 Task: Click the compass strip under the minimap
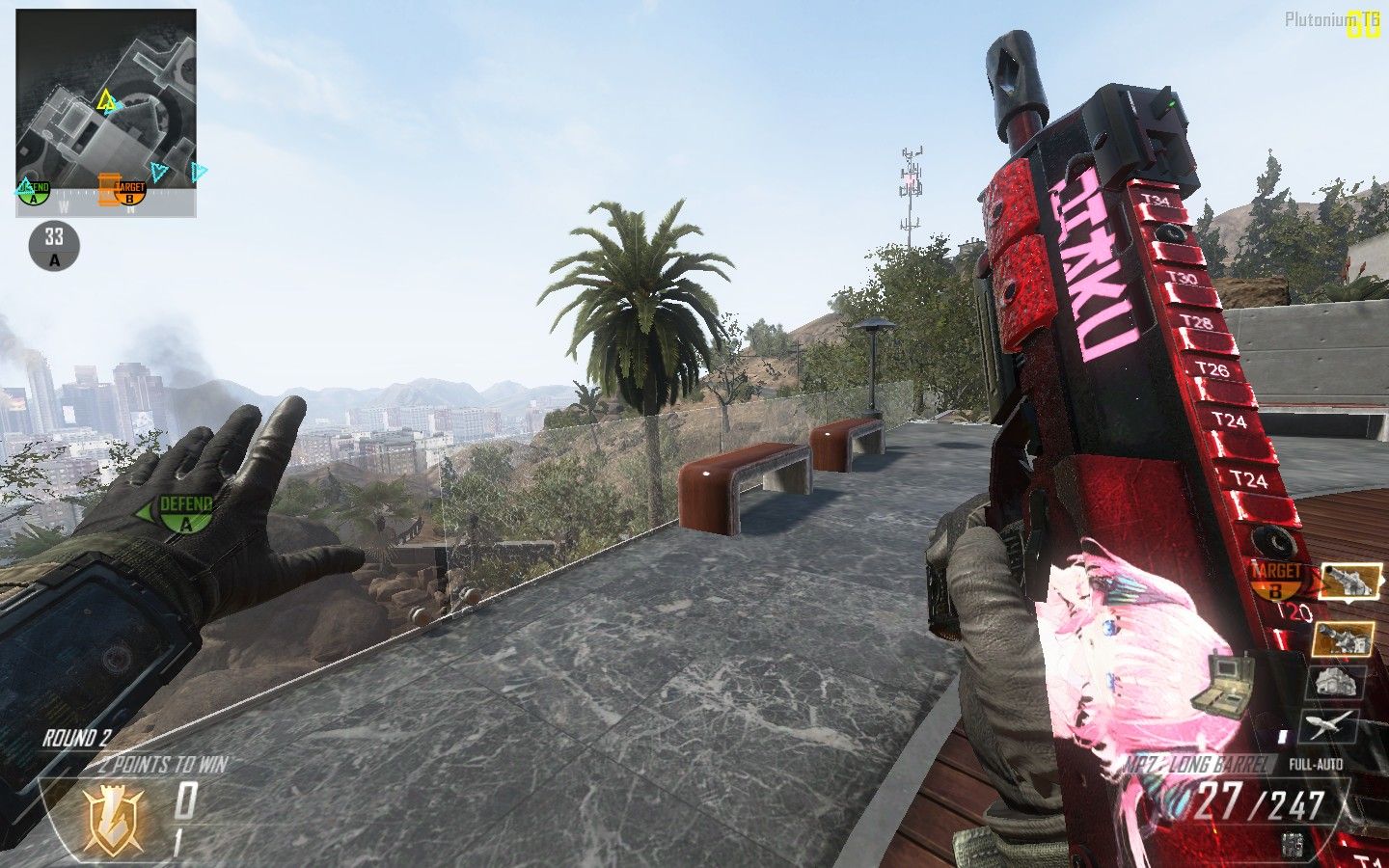106,203
